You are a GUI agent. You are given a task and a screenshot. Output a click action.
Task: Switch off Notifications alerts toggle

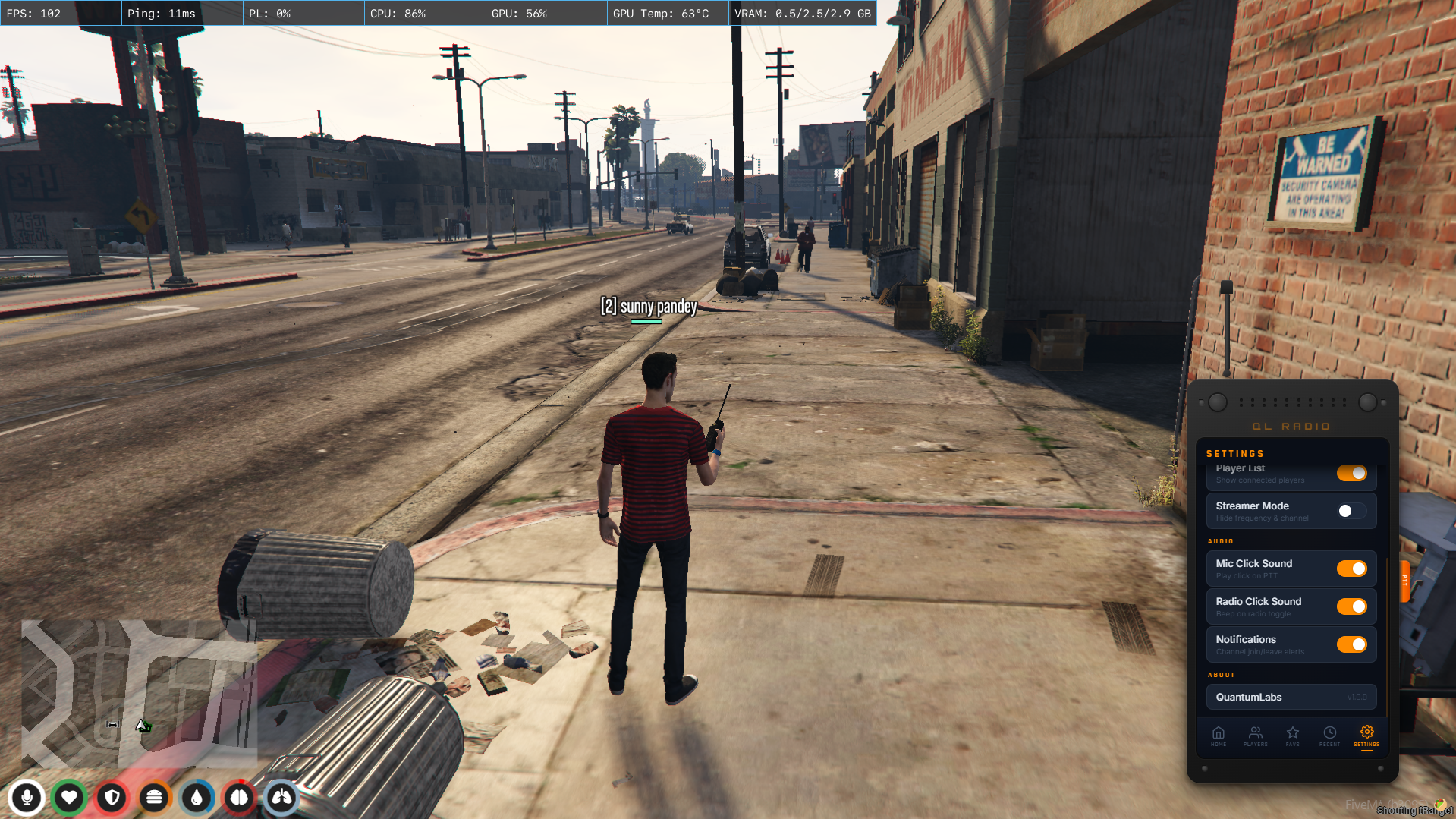pyautogui.click(x=1351, y=644)
